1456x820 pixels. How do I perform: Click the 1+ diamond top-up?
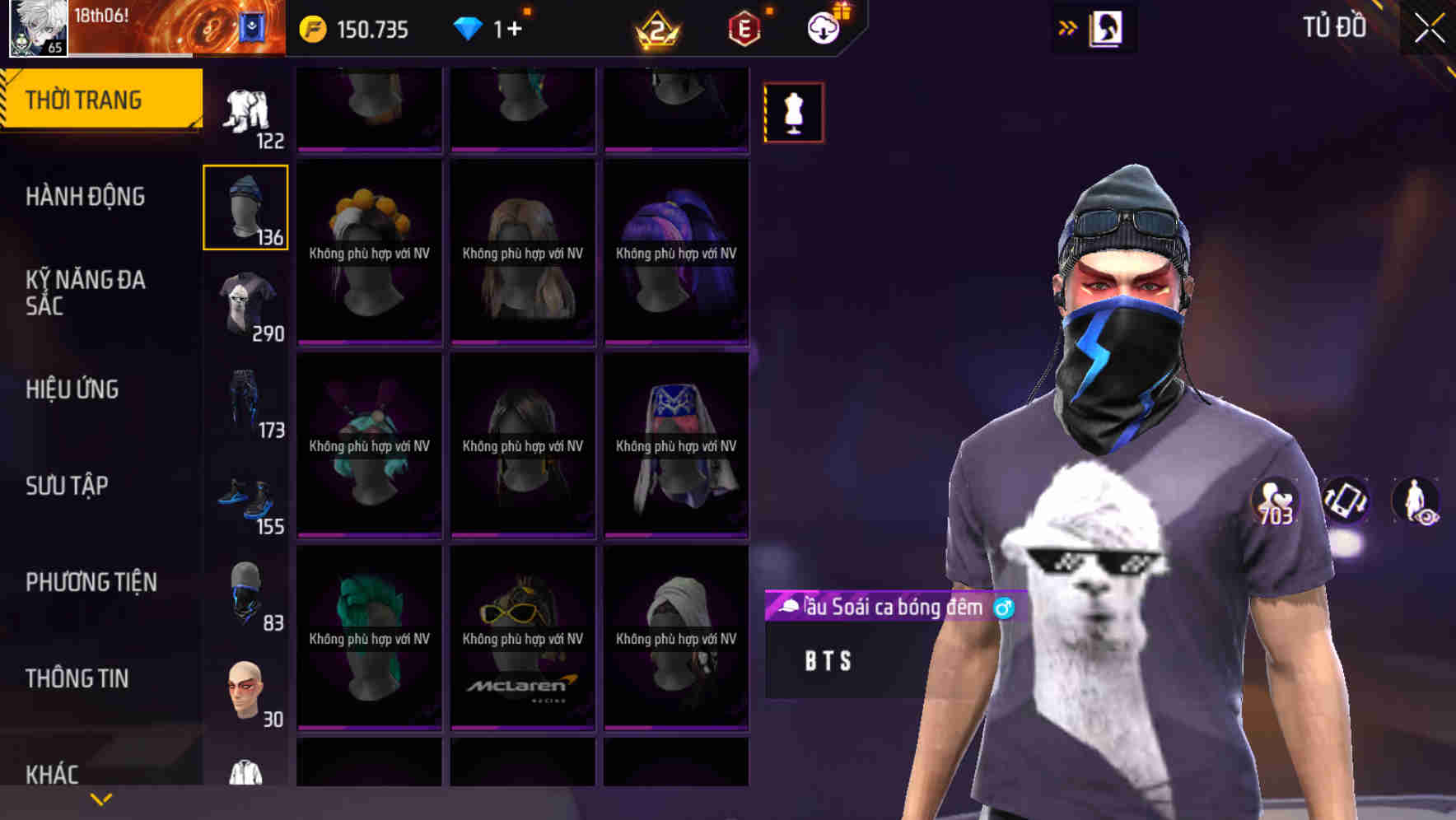[511, 27]
